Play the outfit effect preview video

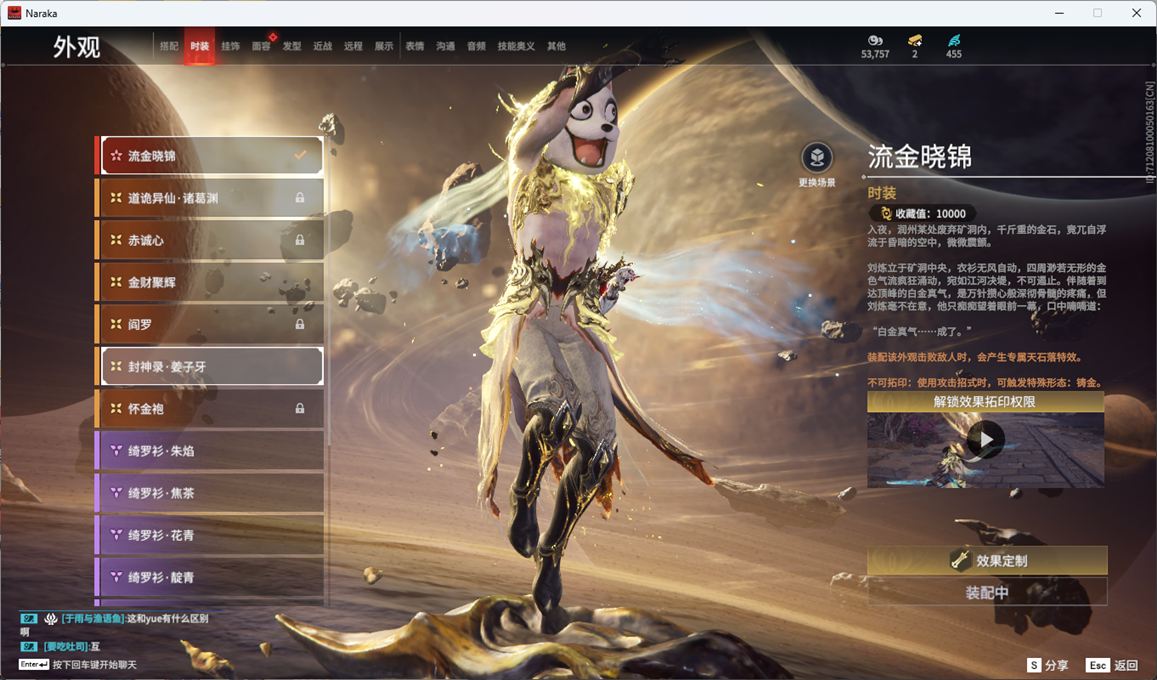pos(986,440)
